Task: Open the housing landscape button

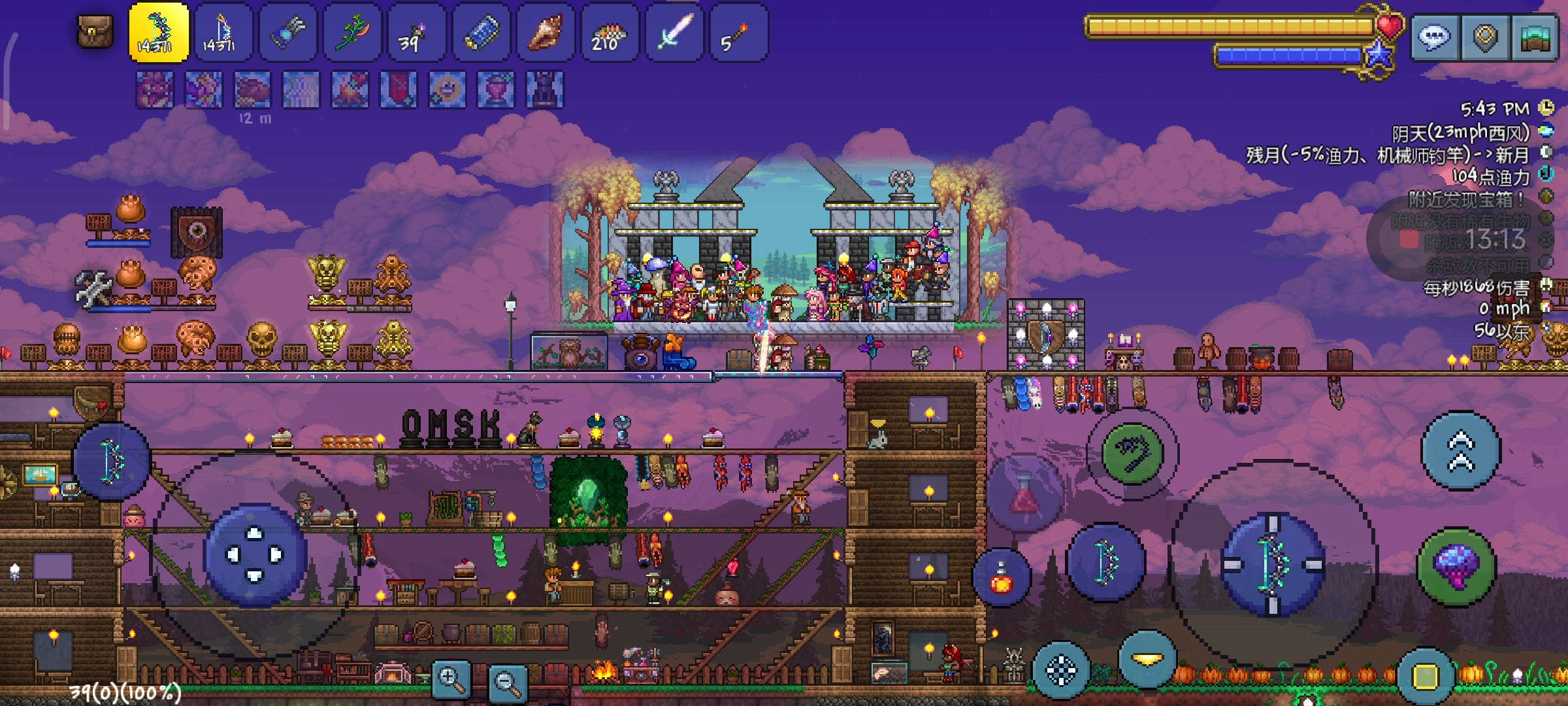Action: [1535, 38]
